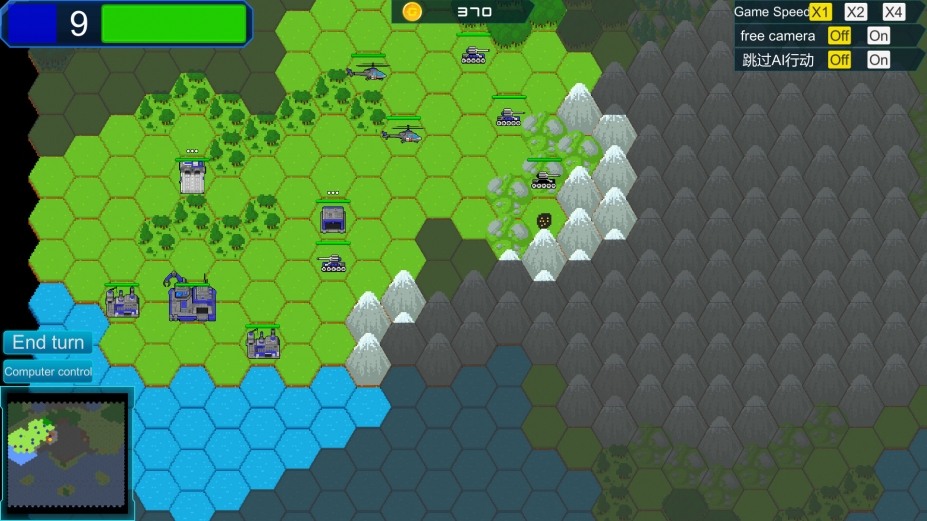Enable Computer control
Image resolution: width=927 pixels, height=521 pixels.
coord(48,372)
